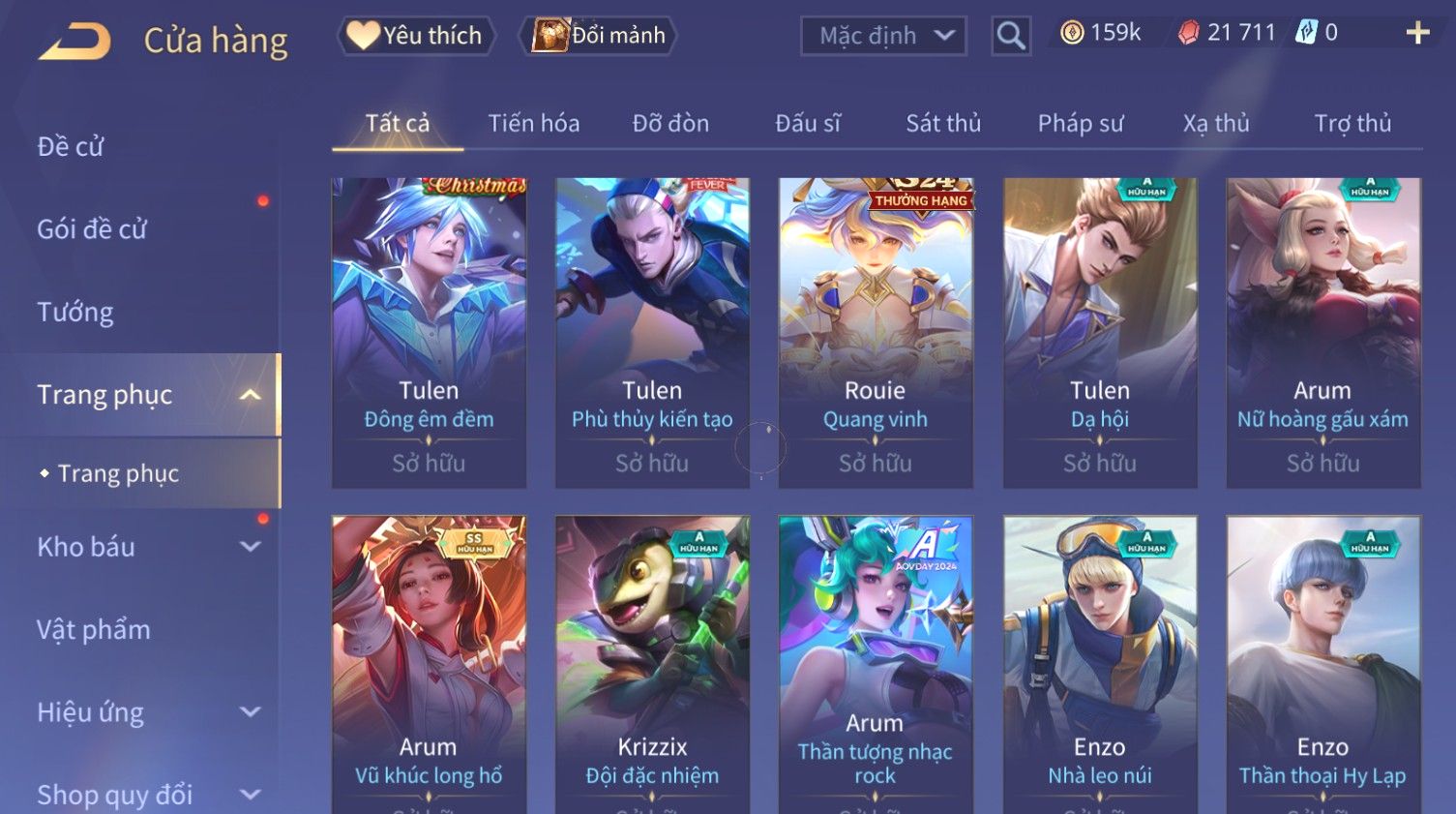This screenshot has width=1456, height=814.
Task: Open the Đề cử menu section
Action: pyautogui.click(x=71, y=146)
